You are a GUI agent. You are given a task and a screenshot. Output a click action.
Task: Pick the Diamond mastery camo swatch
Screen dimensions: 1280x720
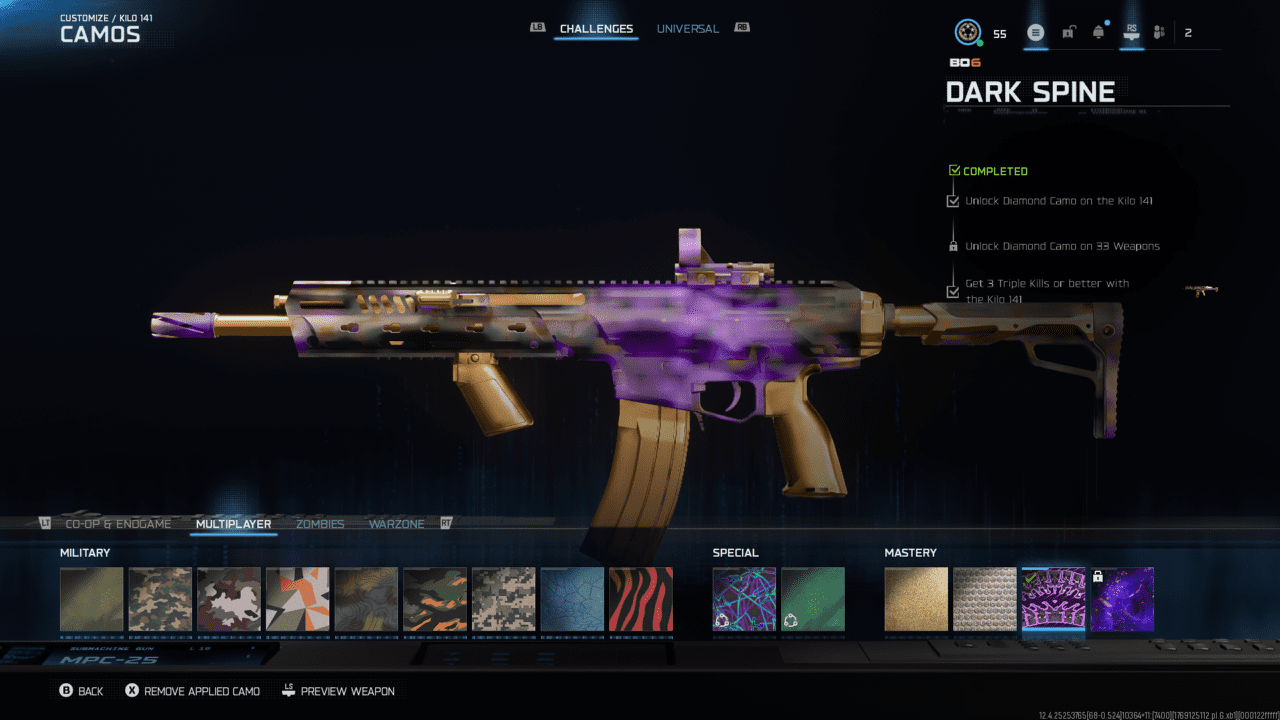click(984, 600)
